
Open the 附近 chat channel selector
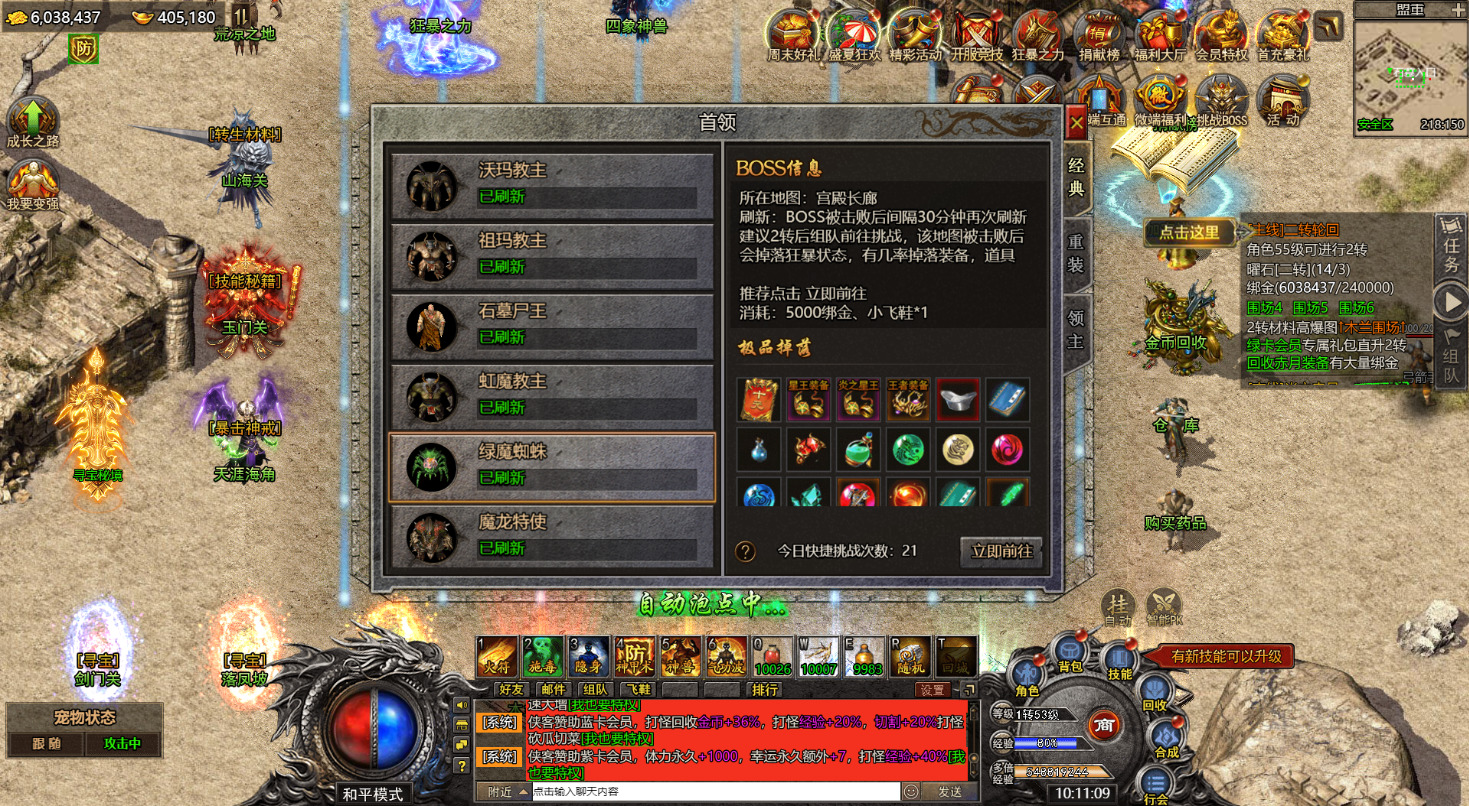point(505,791)
